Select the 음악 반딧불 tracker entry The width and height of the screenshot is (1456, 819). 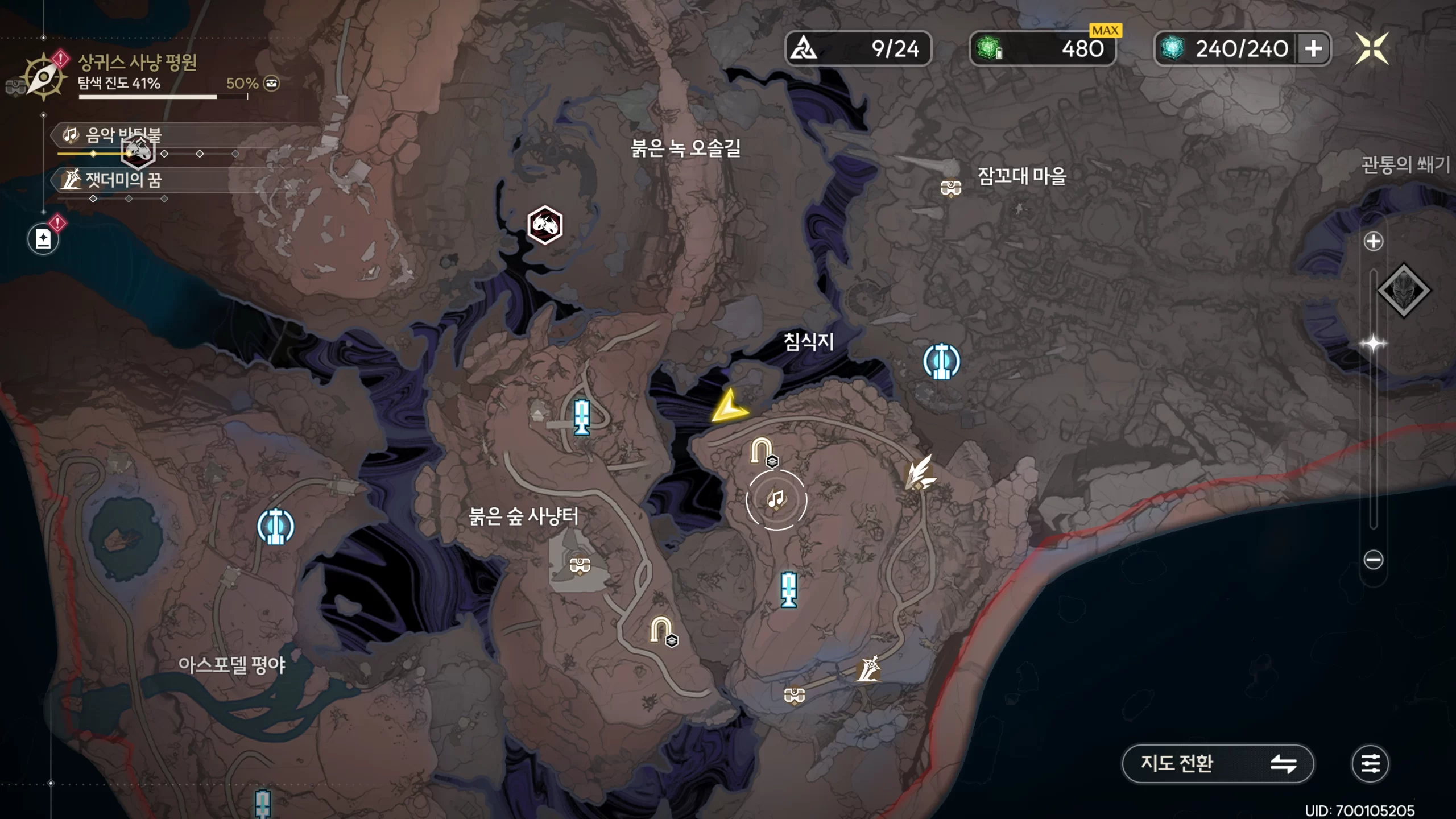(x=122, y=135)
